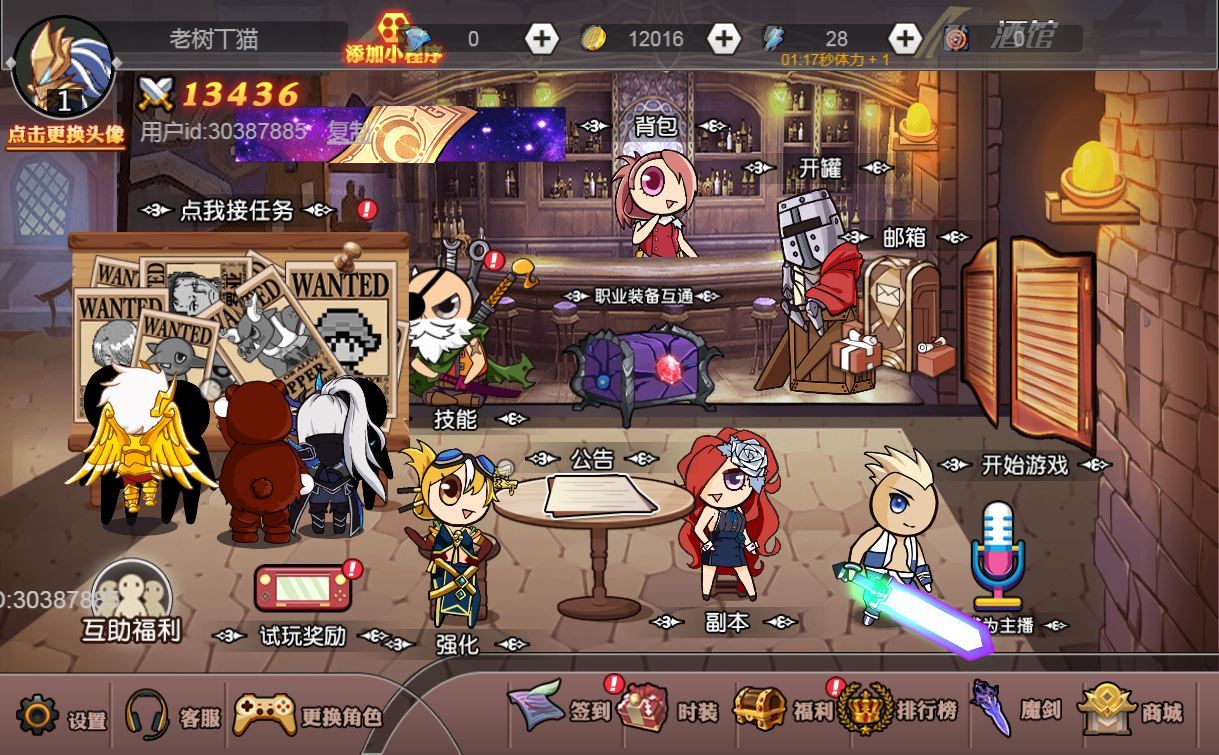Enter the 商城 shop
Viewport: 1219px width, 755px height.
pos(1130,711)
